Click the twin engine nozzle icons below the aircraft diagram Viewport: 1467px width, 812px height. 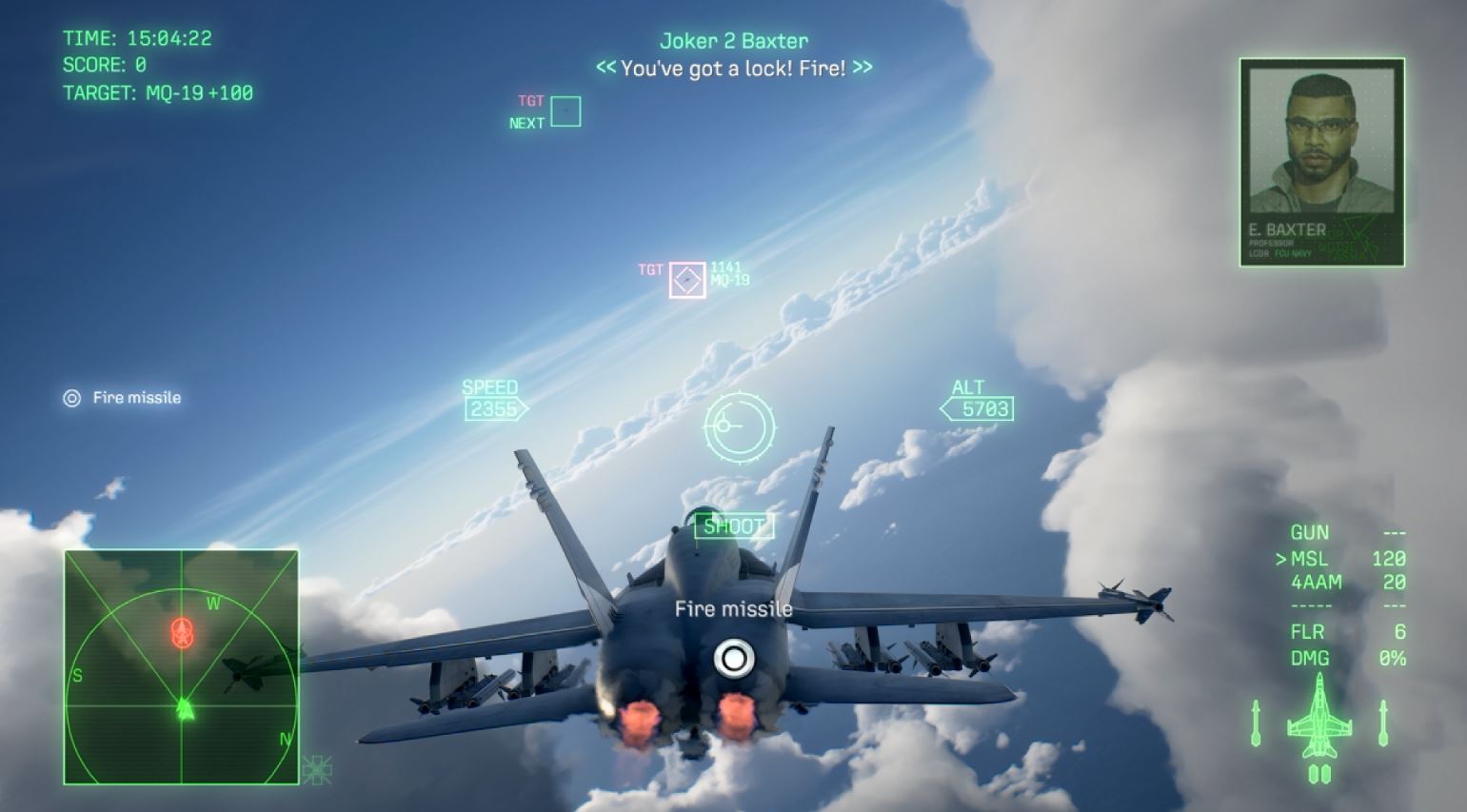pyautogui.click(x=1319, y=773)
